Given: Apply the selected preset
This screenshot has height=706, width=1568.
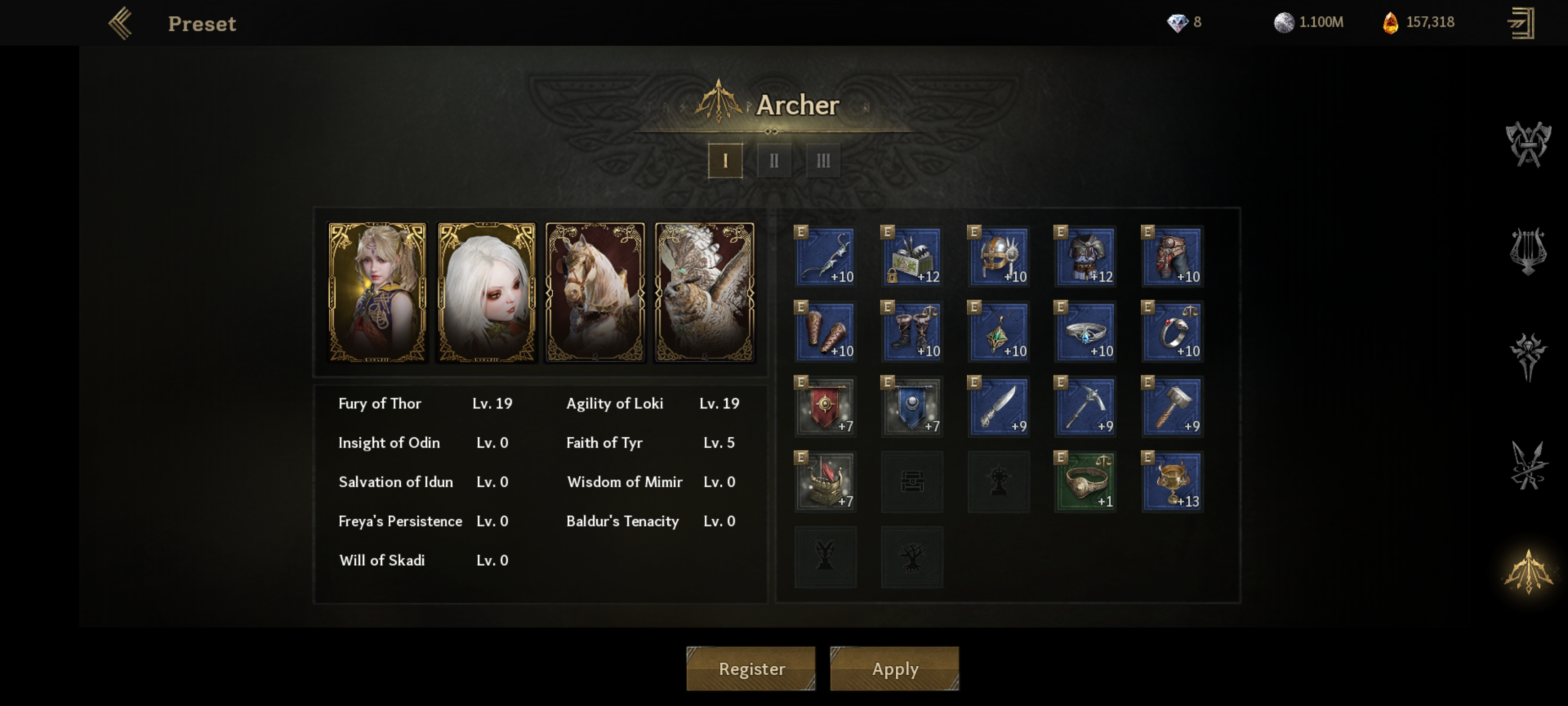Looking at the screenshot, I should [894, 668].
